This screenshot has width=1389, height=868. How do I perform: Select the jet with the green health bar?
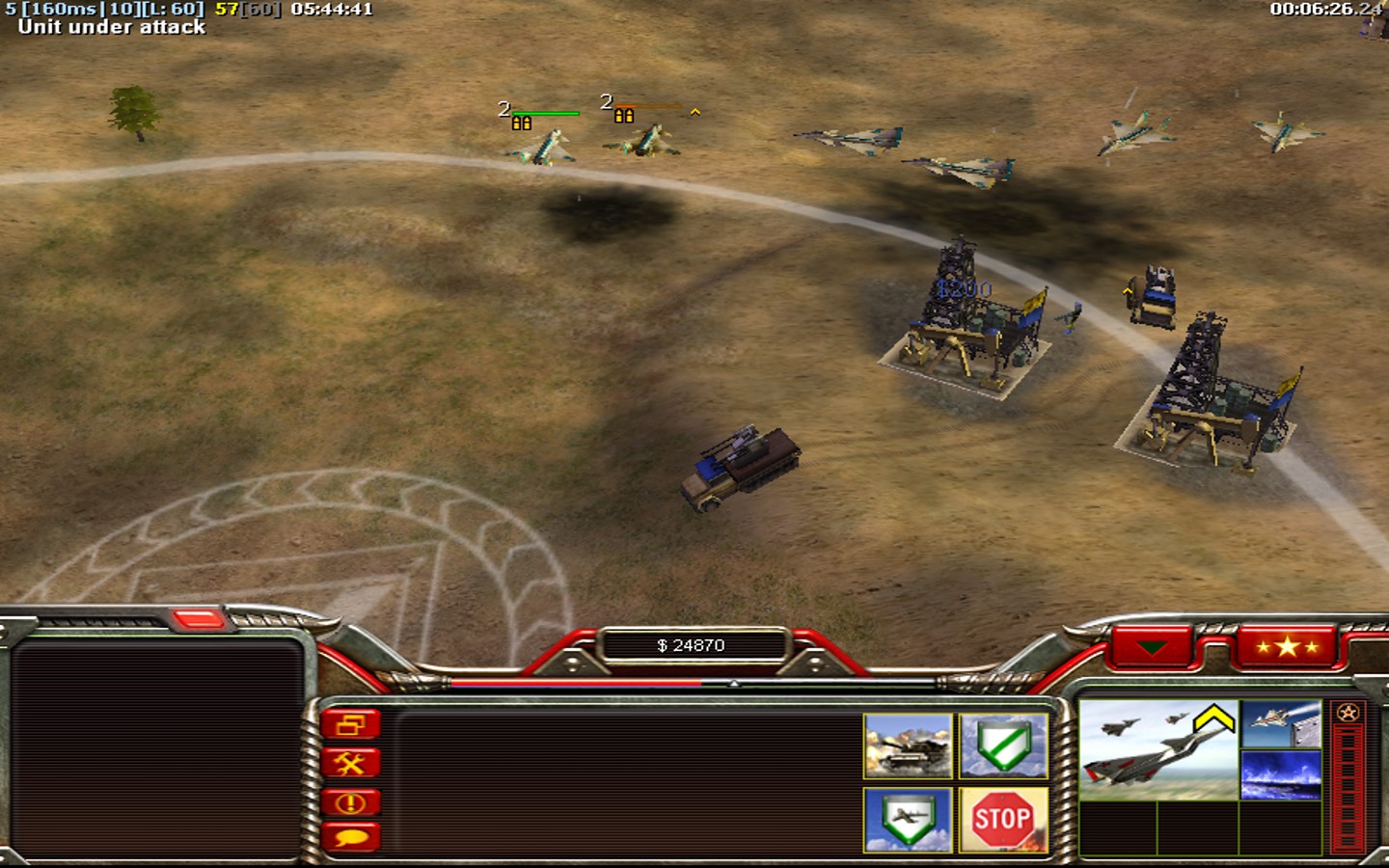point(544,148)
